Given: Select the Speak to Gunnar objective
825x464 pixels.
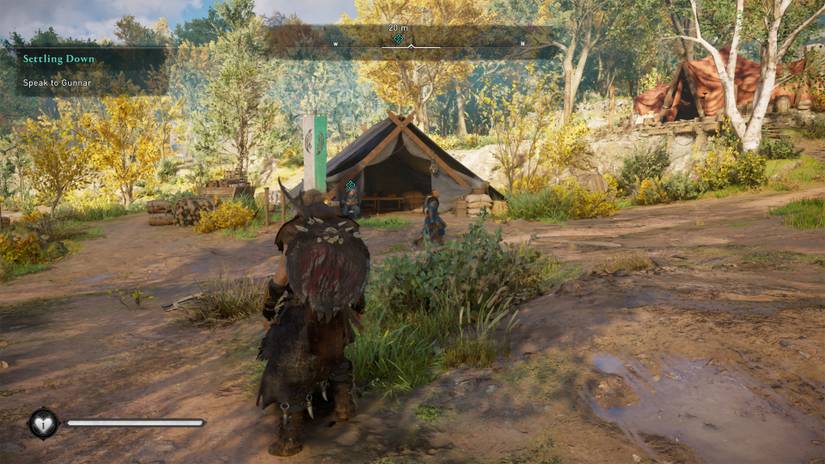Looking at the screenshot, I should [58, 83].
